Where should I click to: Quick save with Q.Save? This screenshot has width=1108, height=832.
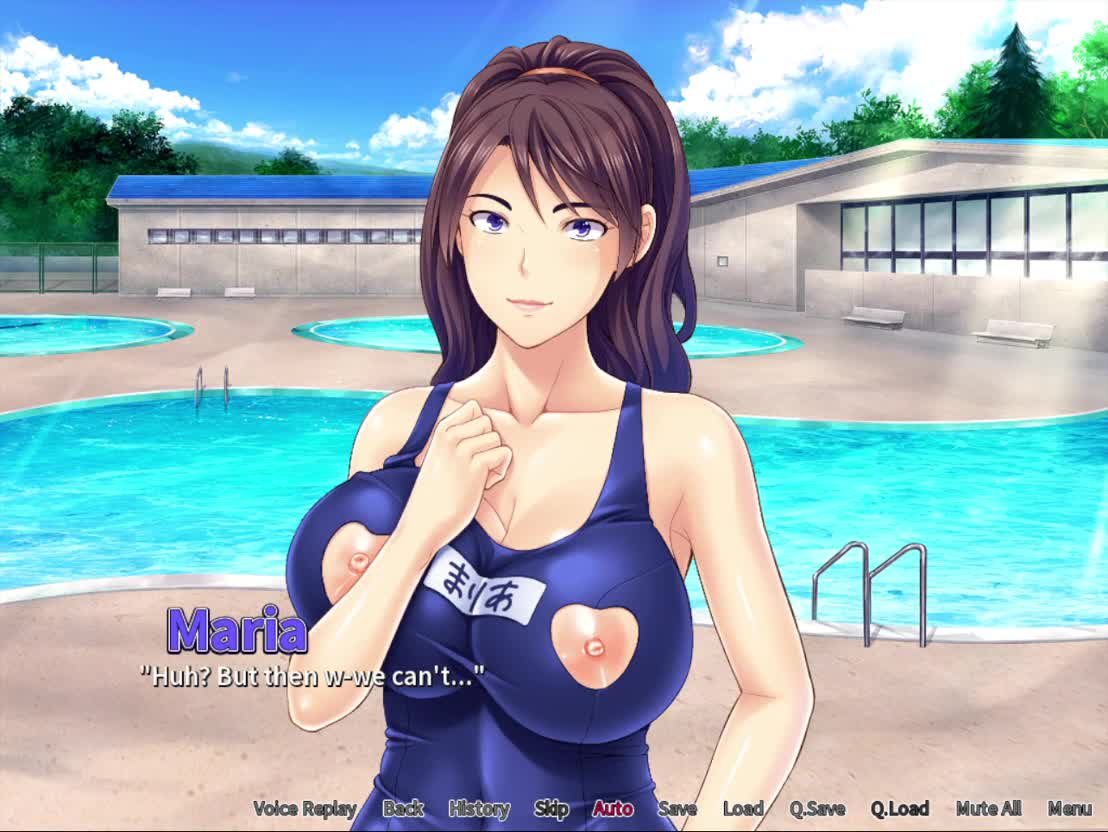(817, 809)
